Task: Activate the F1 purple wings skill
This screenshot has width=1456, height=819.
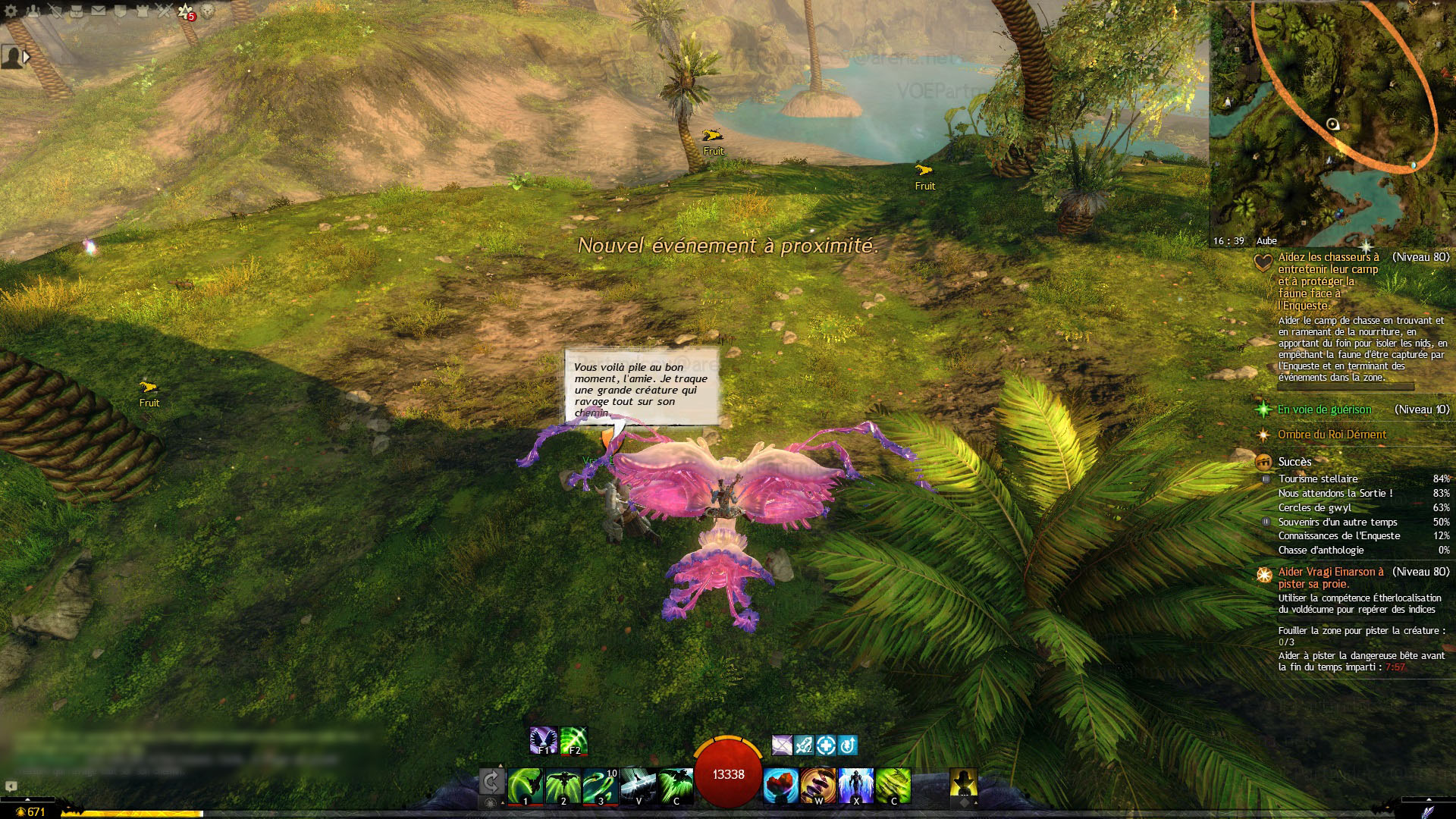Action: [x=544, y=740]
